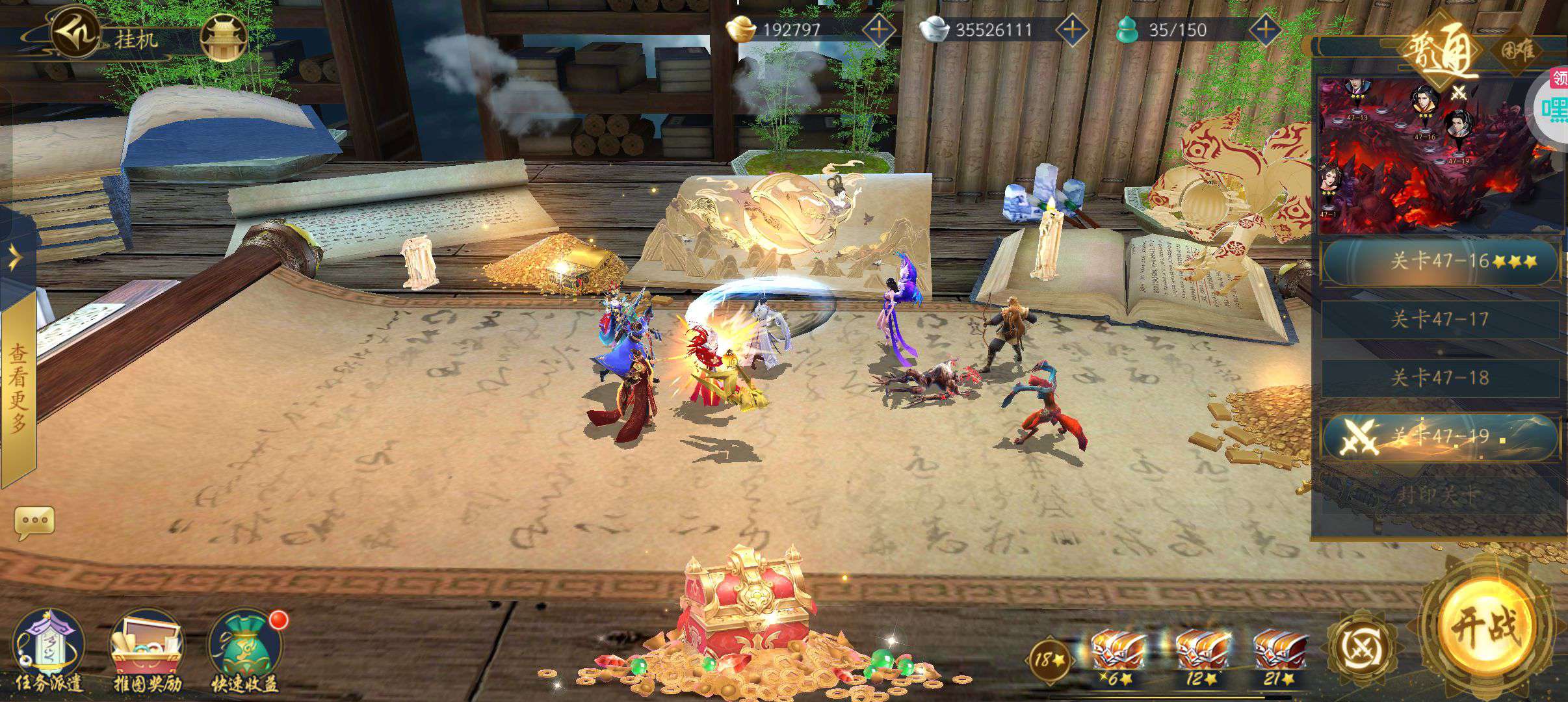This screenshot has width=1568, height=702.
Task: Open the golden pagoda icon next to 挂机
Action: click(x=224, y=38)
